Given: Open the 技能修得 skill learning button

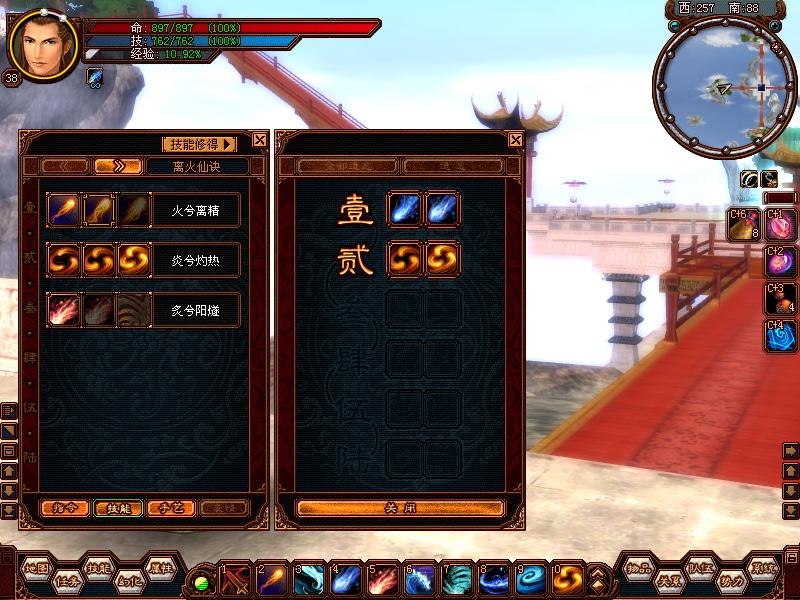Looking at the screenshot, I should [x=199, y=144].
